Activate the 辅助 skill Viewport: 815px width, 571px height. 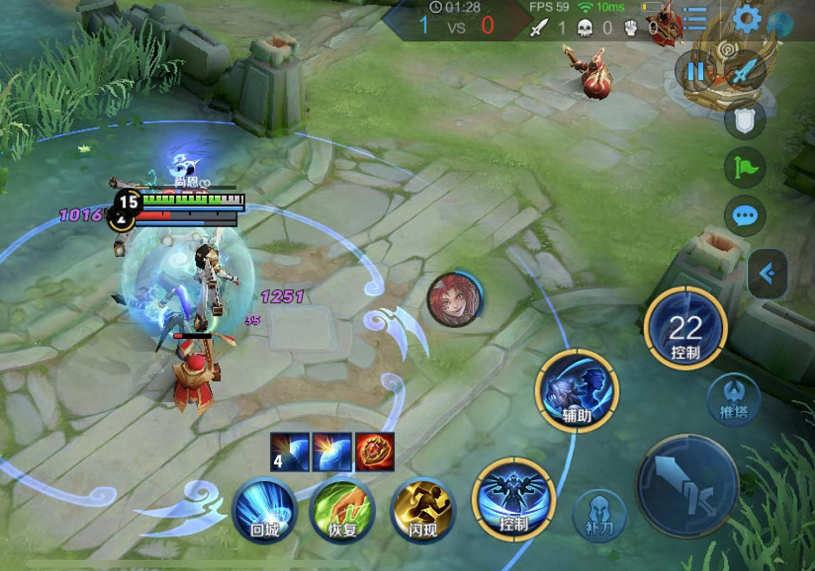(x=576, y=389)
